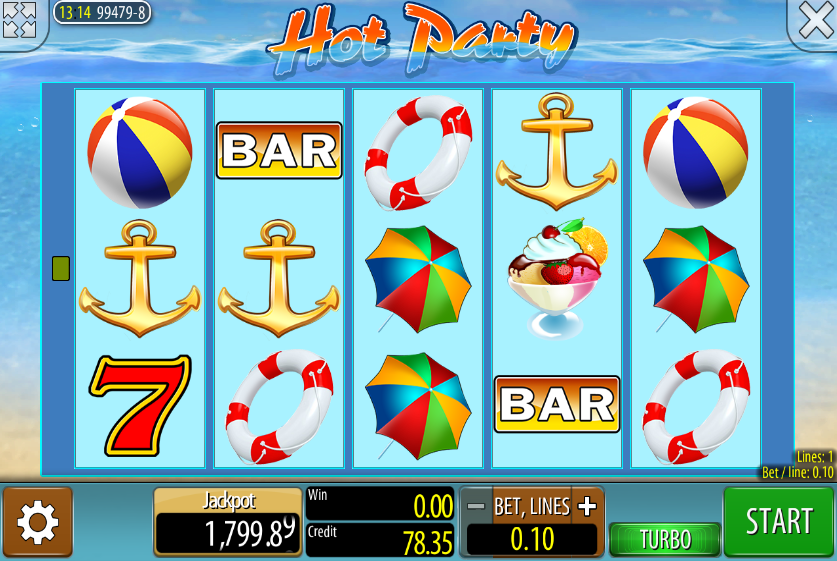Open the BET, LINES panel
837x561 pixels.
click(532, 506)
